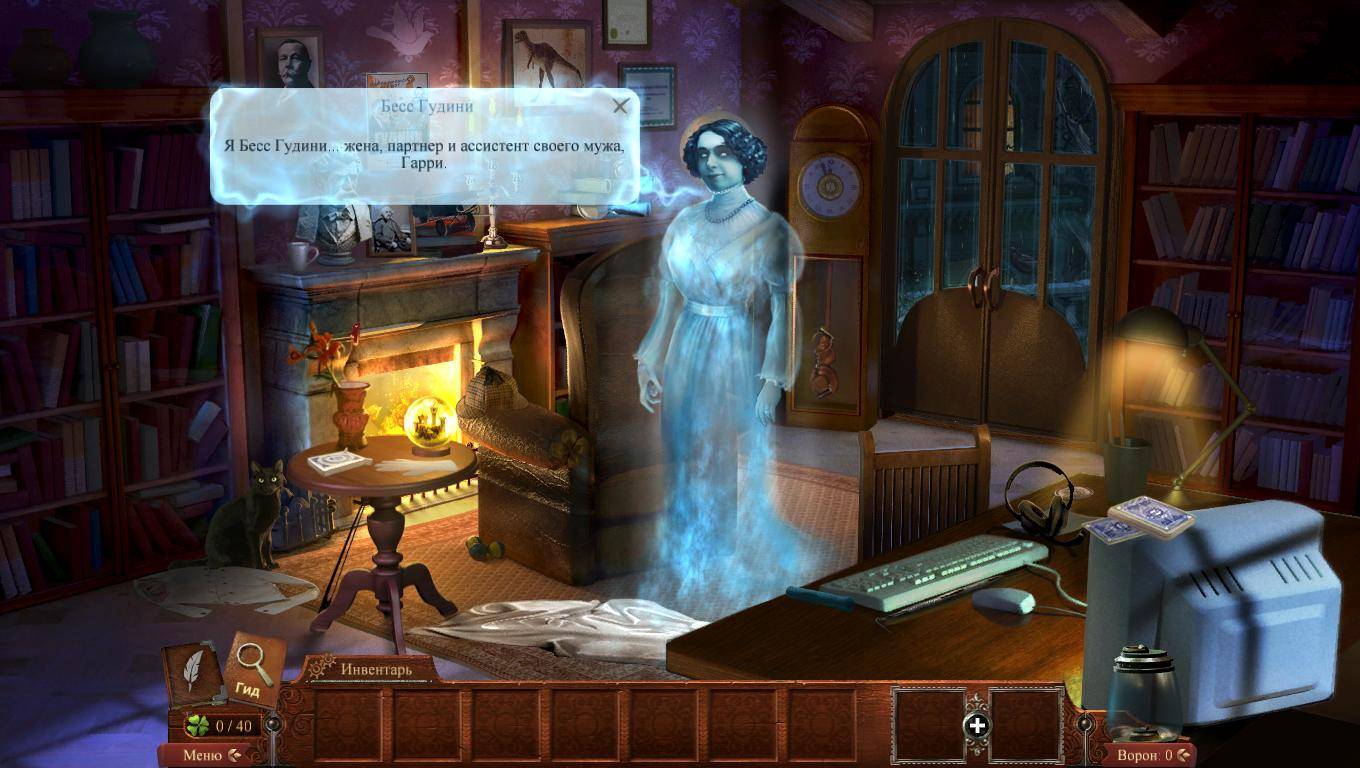This screenshot has height=768, width=1360.
Task: Close the Бесс Гудини dialogue box
Action: (x=621, y=106)
